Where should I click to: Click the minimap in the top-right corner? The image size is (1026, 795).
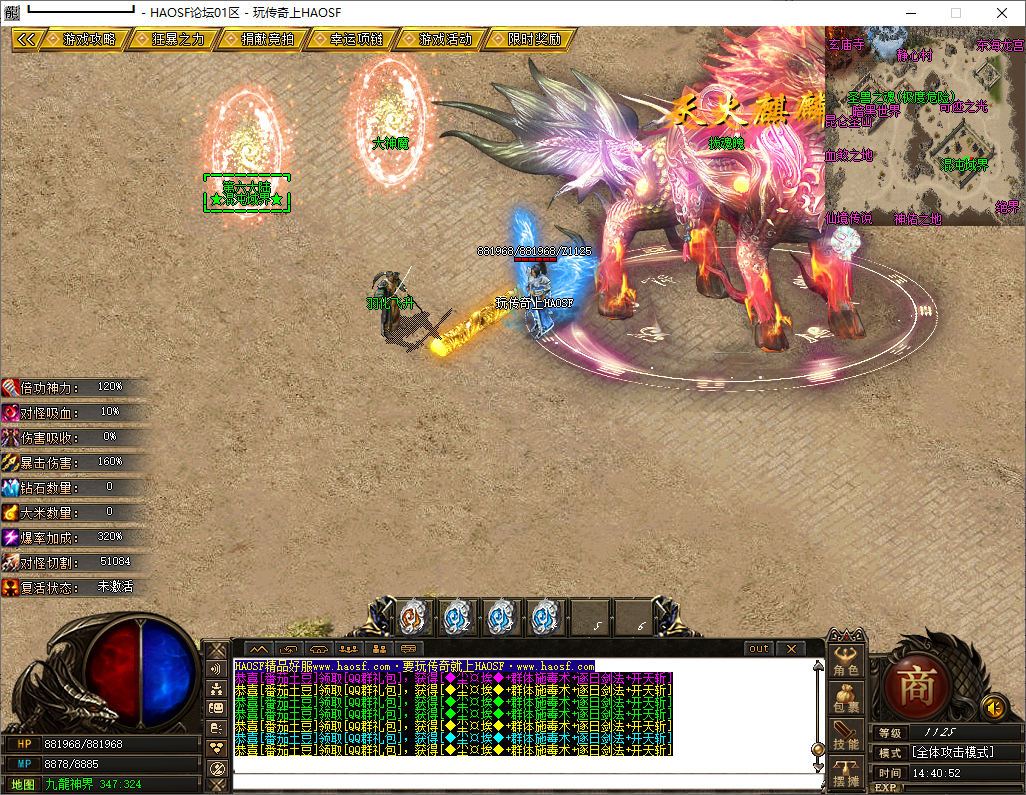click(x=925, y=125)
